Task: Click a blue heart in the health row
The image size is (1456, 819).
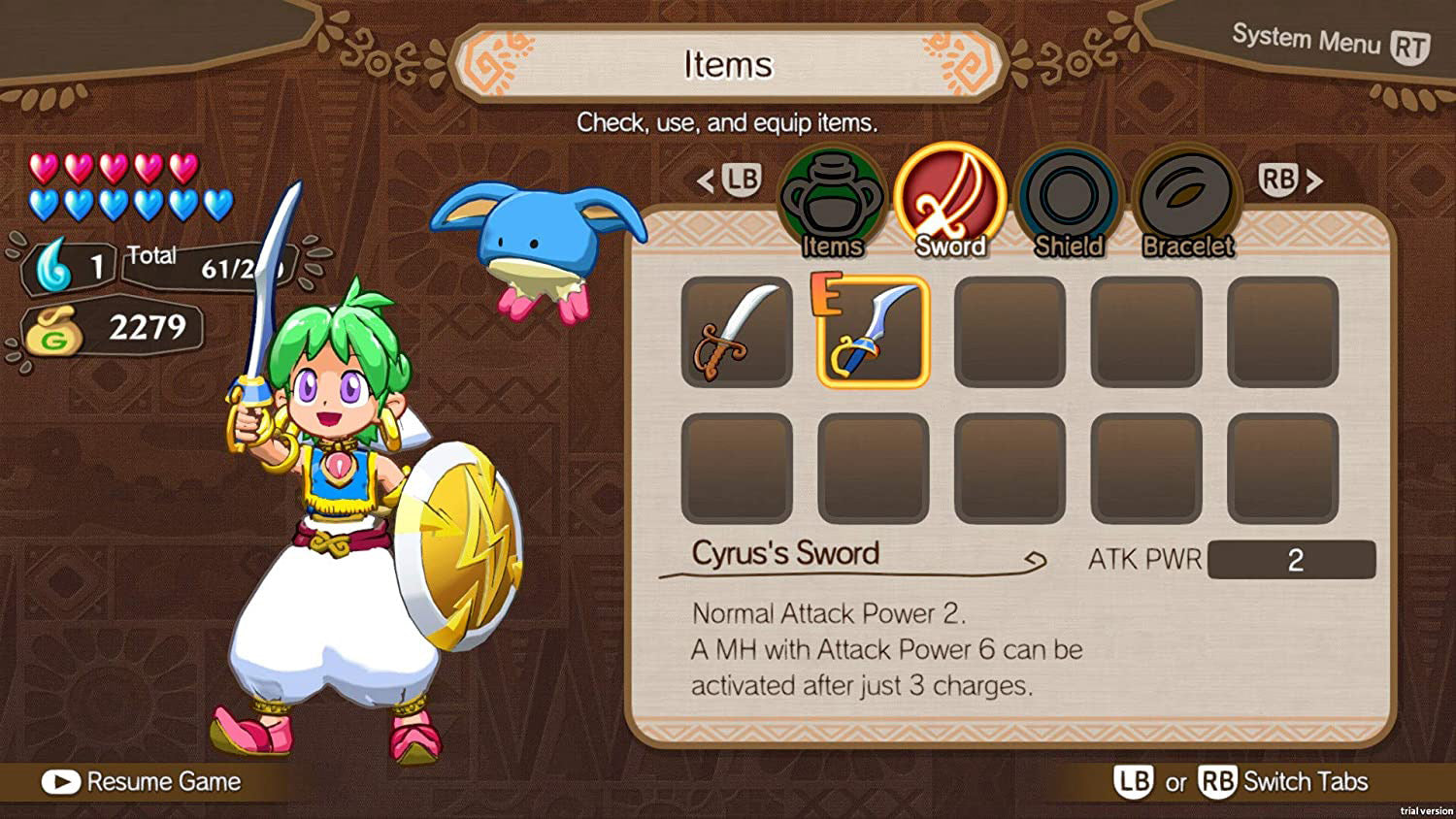Action: tap(44, 205)
